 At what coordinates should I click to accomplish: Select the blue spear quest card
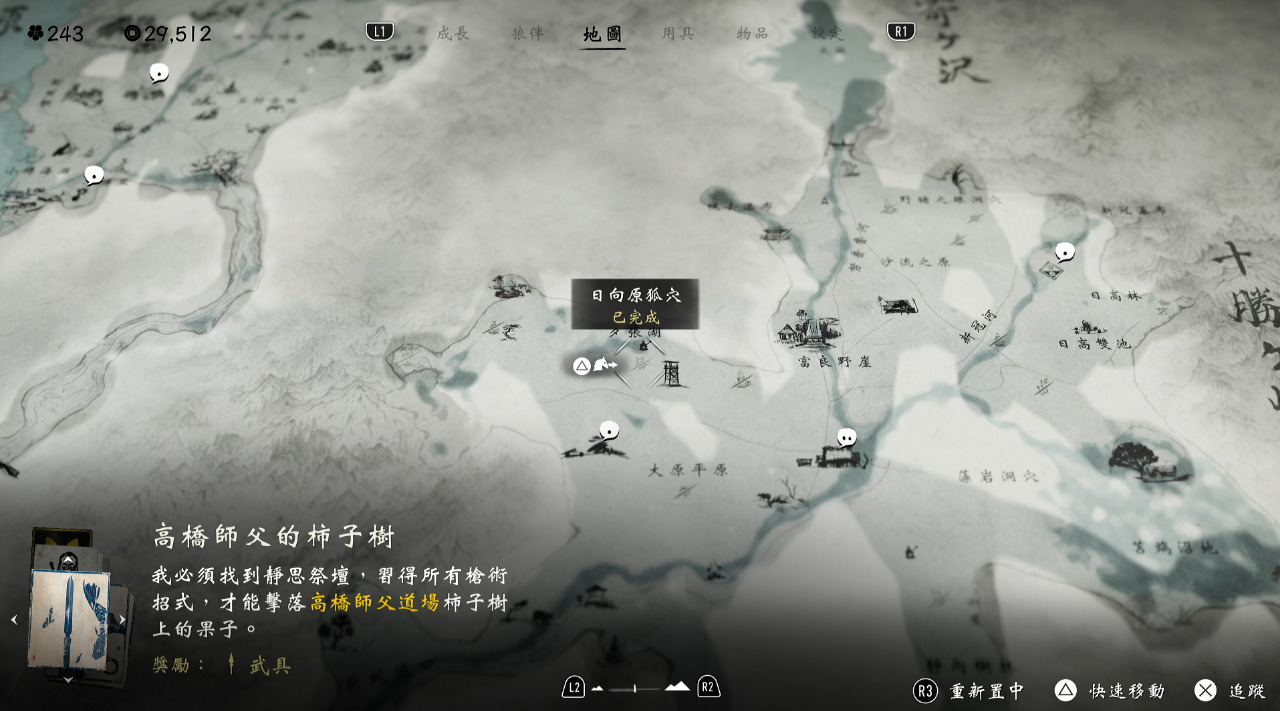pyautogui.click(x=68, y=618)
